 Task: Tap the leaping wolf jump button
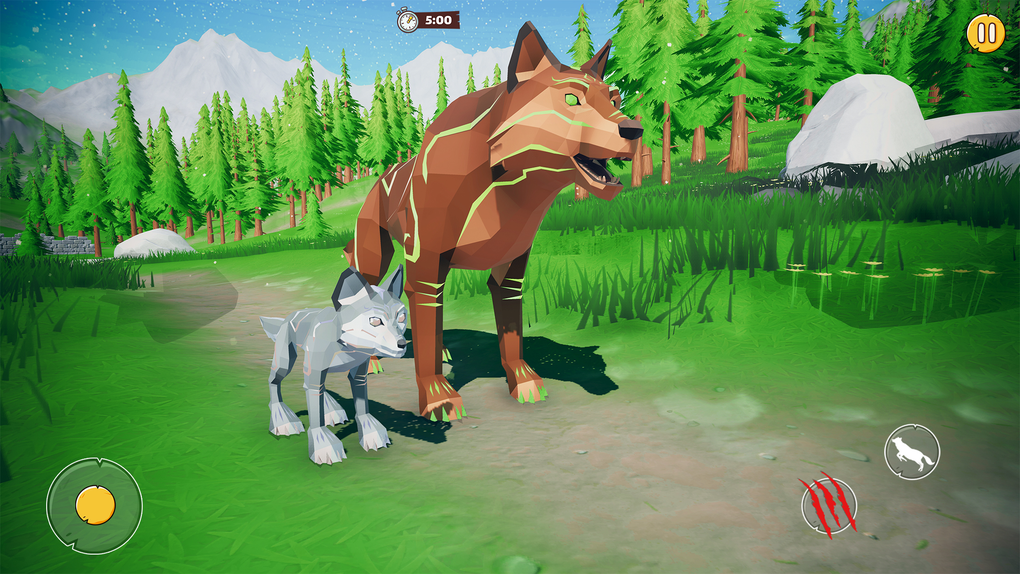912,452
